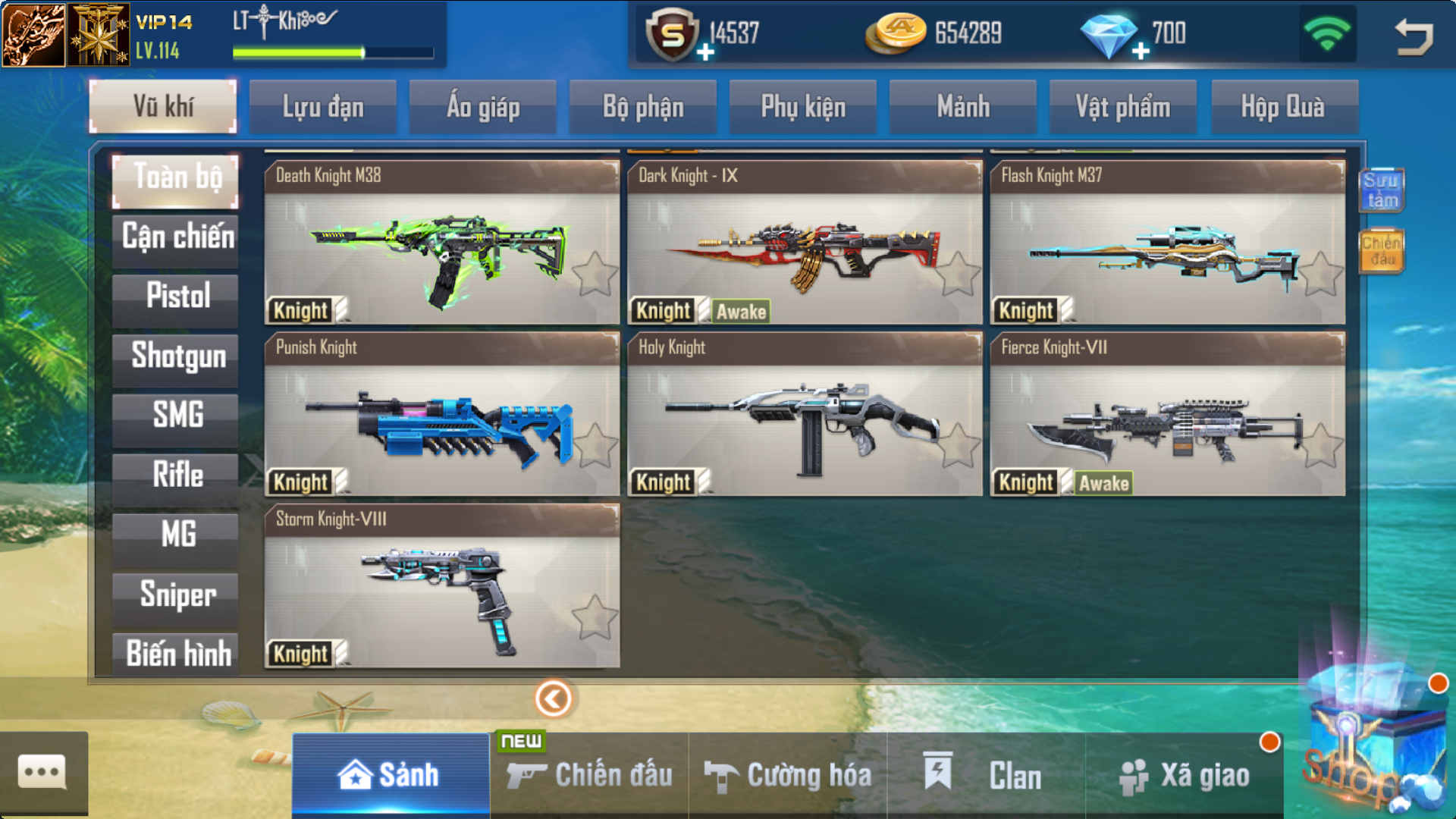Switch to the Lựu đạn tab
The height and width of the screenshot is (819, 1456).
coord(323,107)
